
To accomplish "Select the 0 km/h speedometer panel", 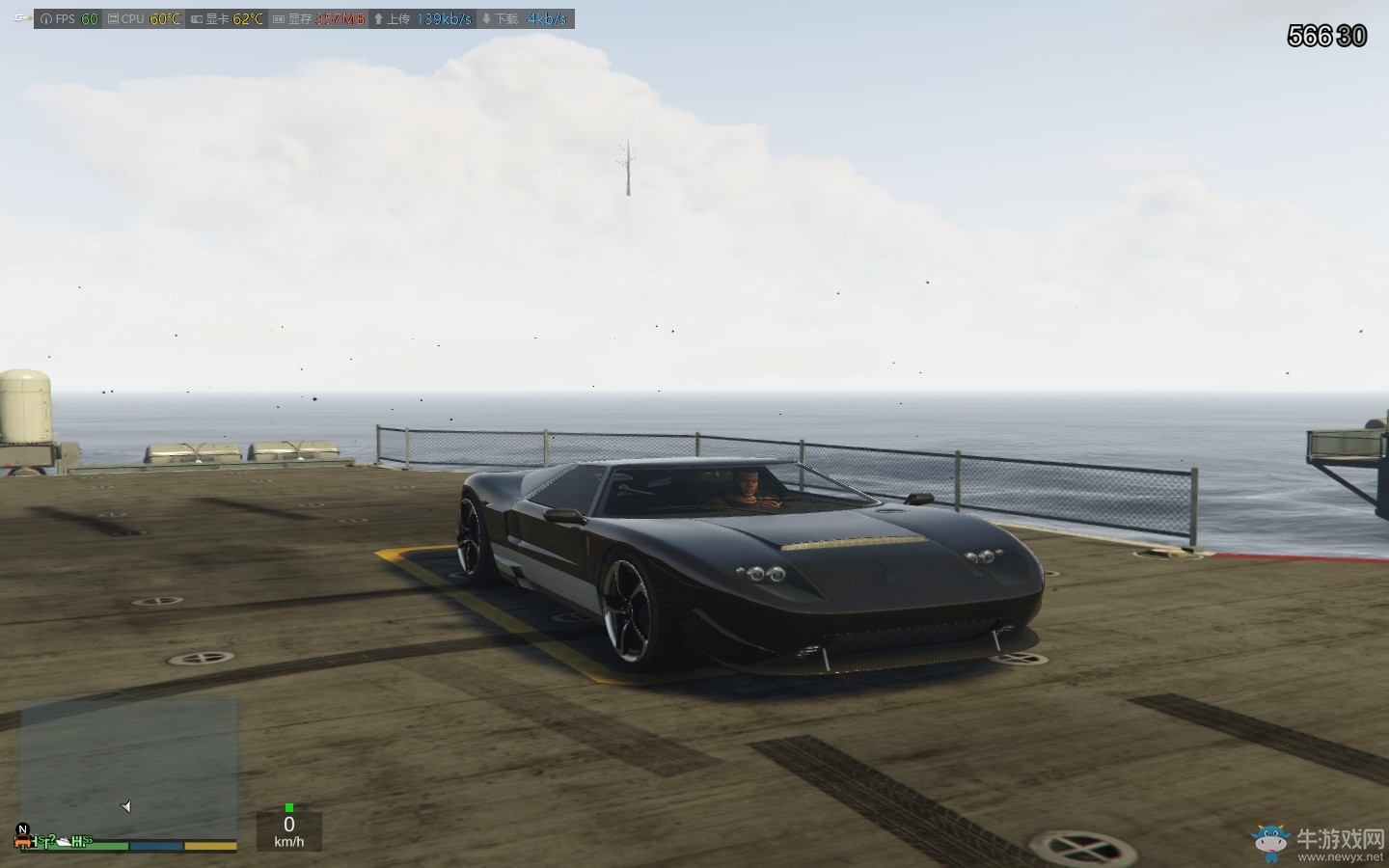I will click(x=288, y=831).
